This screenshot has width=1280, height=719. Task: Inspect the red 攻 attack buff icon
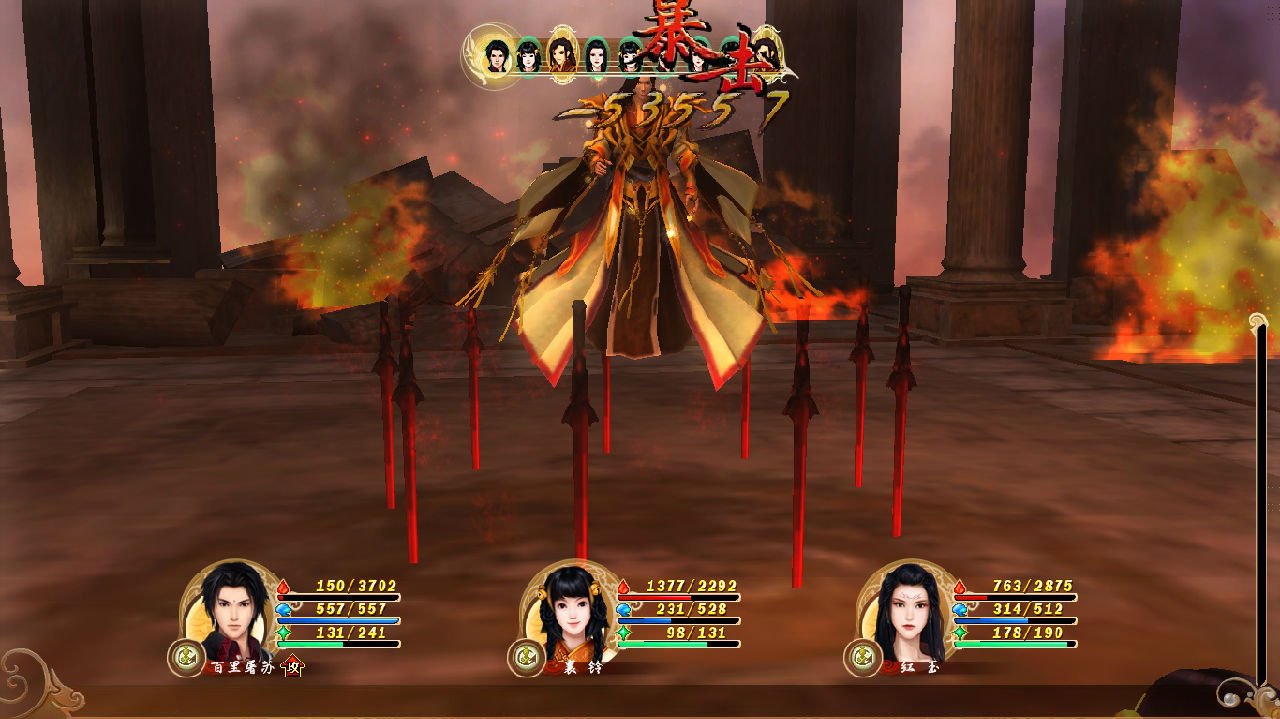[x=293, y=665]
